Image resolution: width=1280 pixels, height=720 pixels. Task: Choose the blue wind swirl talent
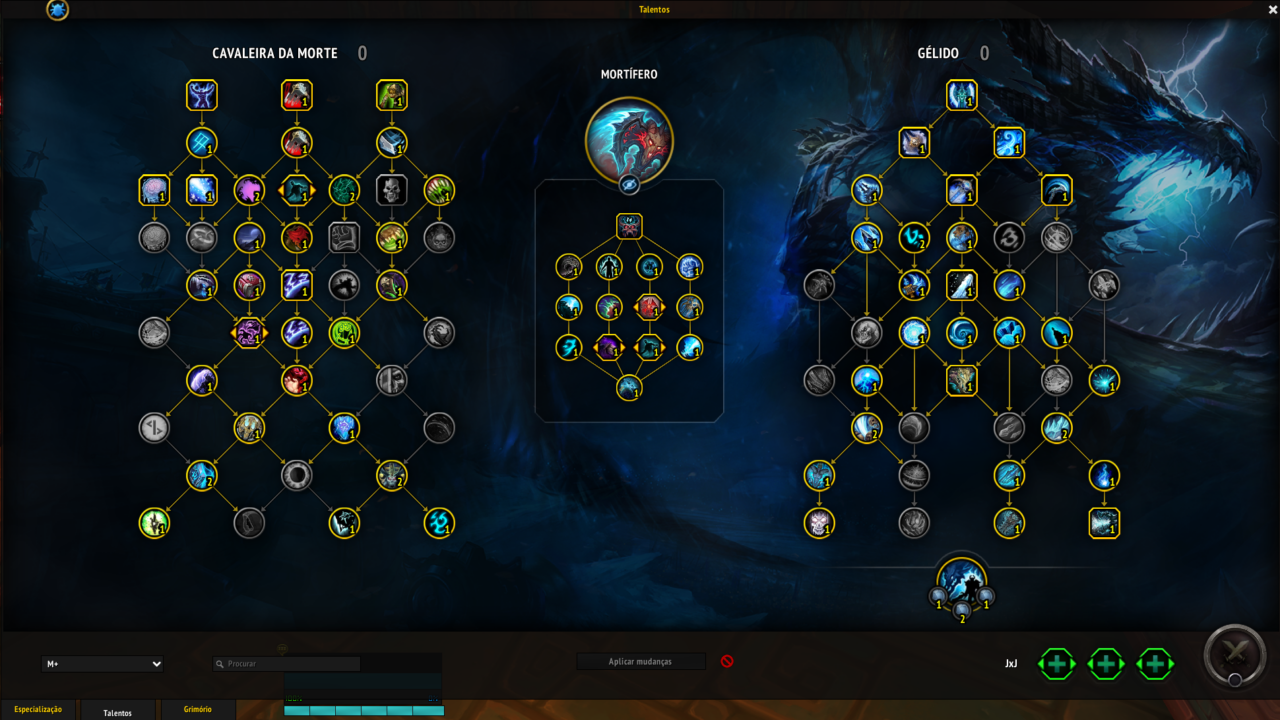[x=1009, y=143]
